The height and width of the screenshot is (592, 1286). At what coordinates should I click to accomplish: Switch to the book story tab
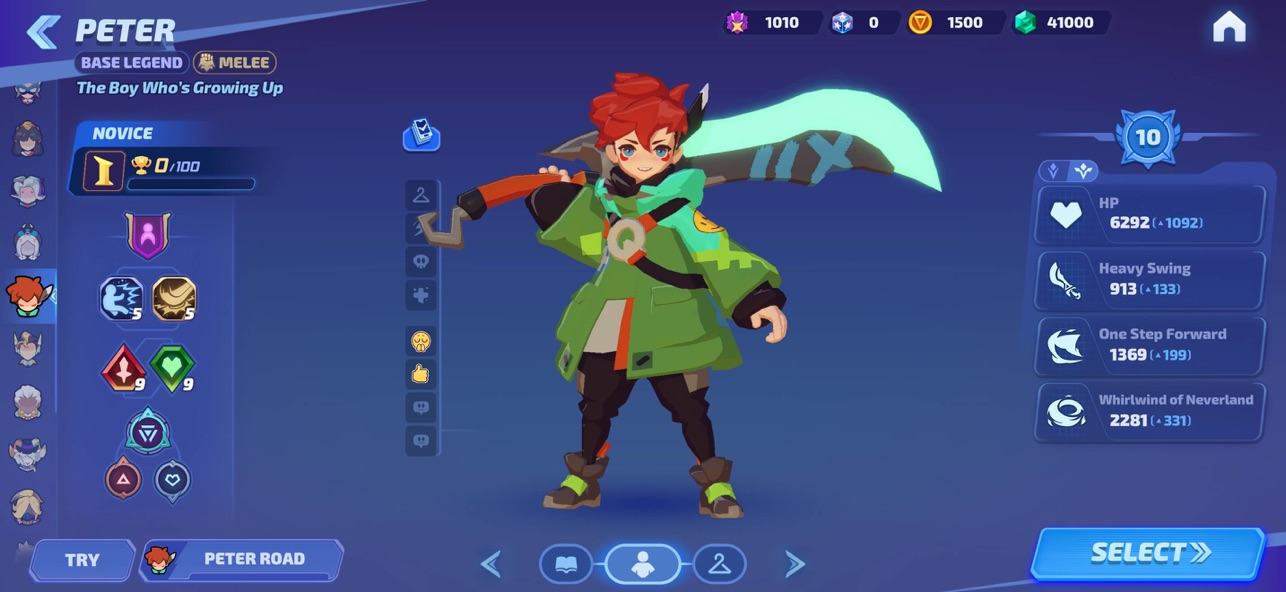[x=565, y=565]
